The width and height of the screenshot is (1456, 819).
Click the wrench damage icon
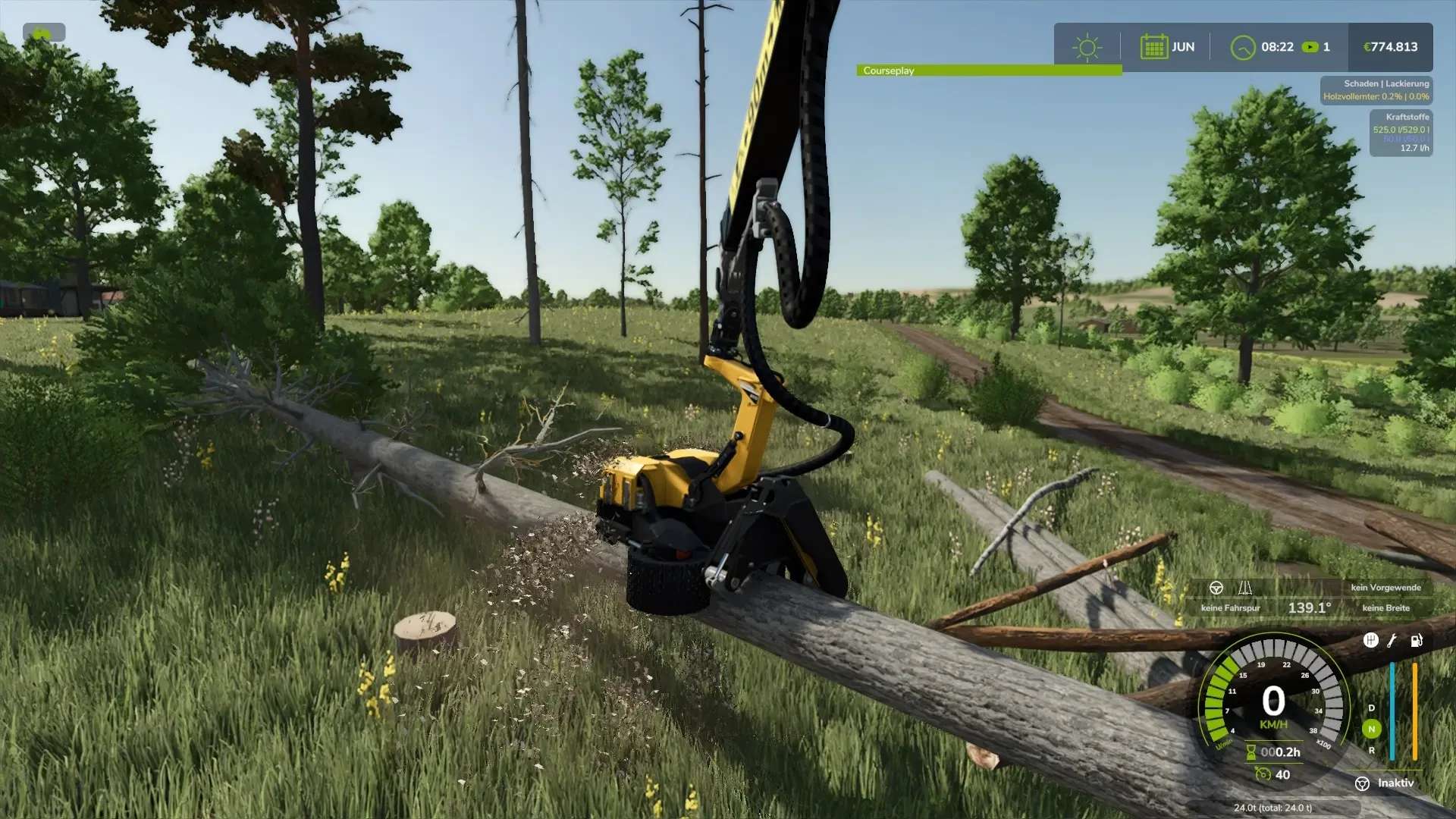[x=1392, y=641]
